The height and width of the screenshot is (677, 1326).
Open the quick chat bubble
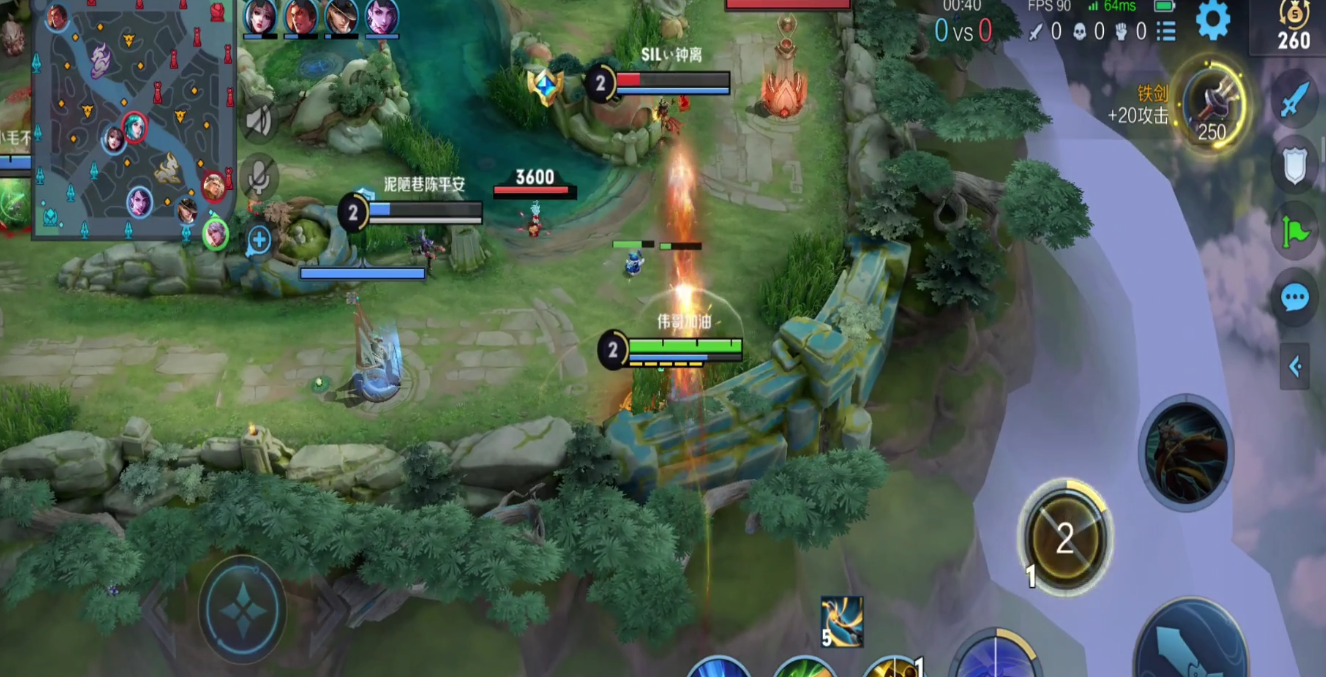1295,297
